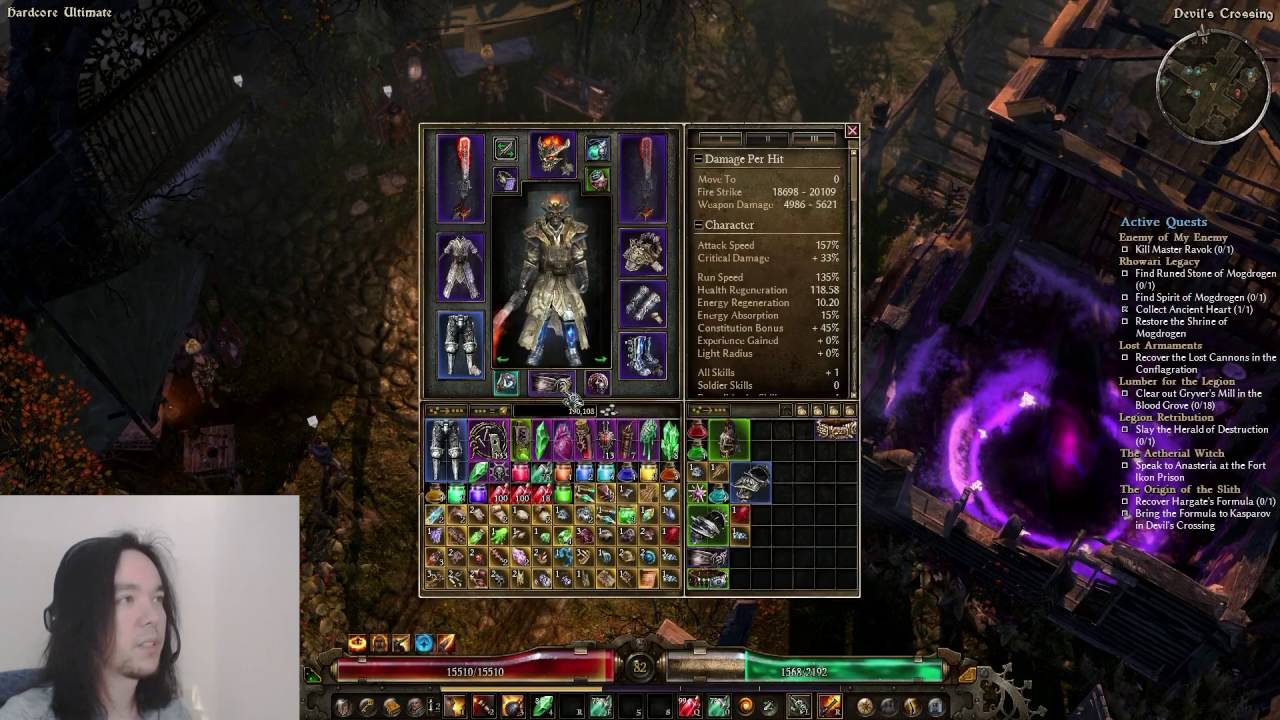The image size is (1280, 720).
Task: Collapse the Damage Per Hit section
Action: (698, 159)
